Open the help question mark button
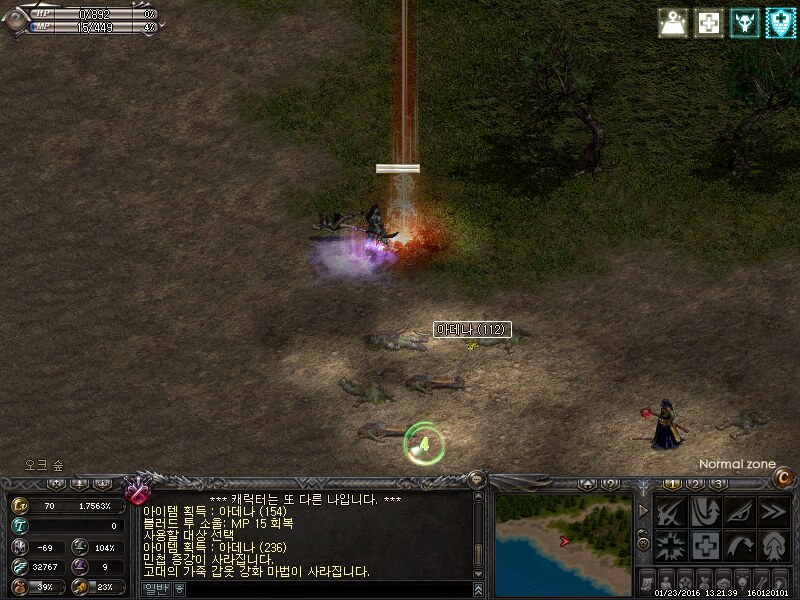 click(610, 484)
